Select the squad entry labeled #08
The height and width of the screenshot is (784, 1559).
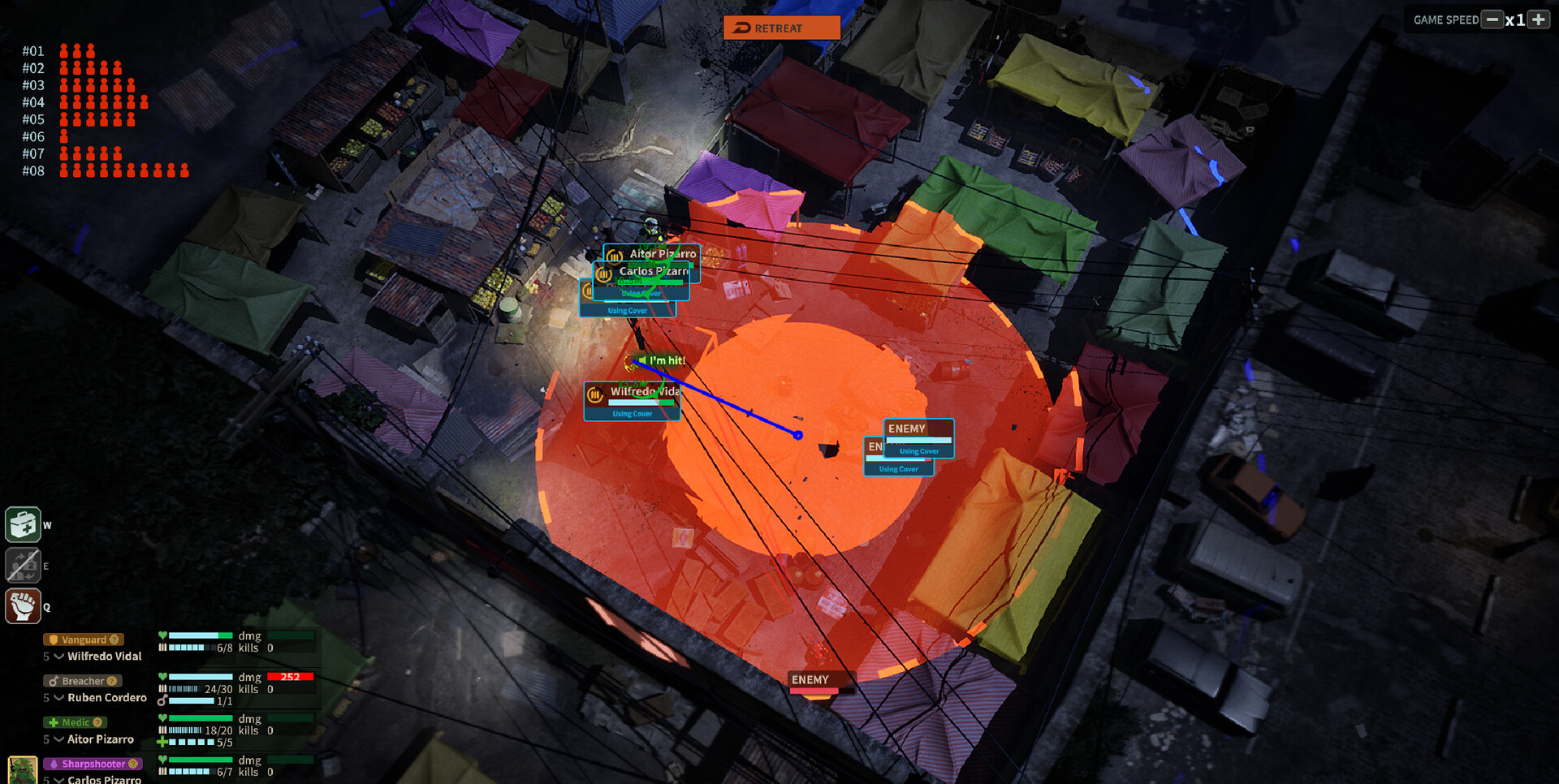click(x=33, y=170)
